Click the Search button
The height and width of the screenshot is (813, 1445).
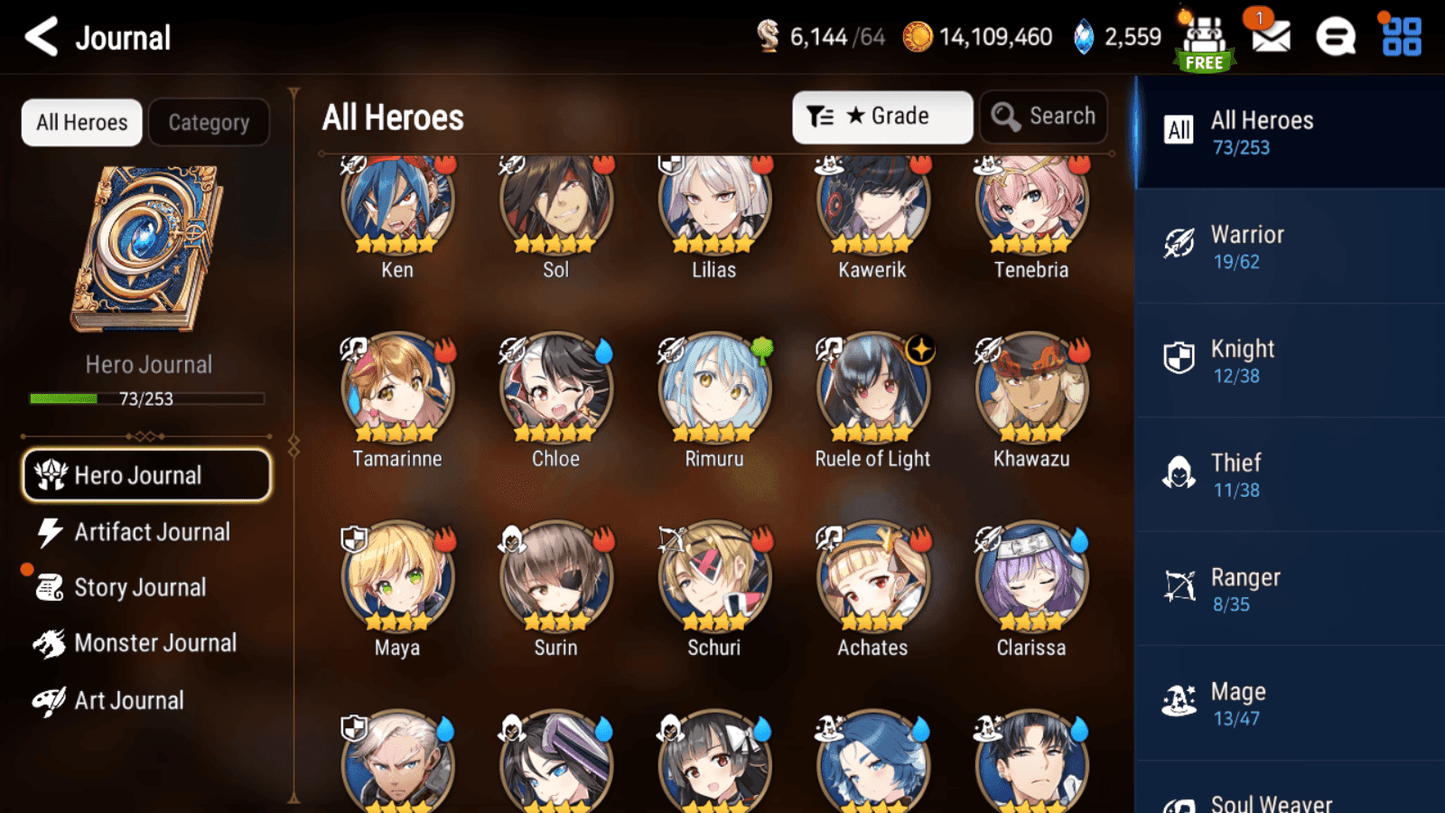coord(1043,116)
